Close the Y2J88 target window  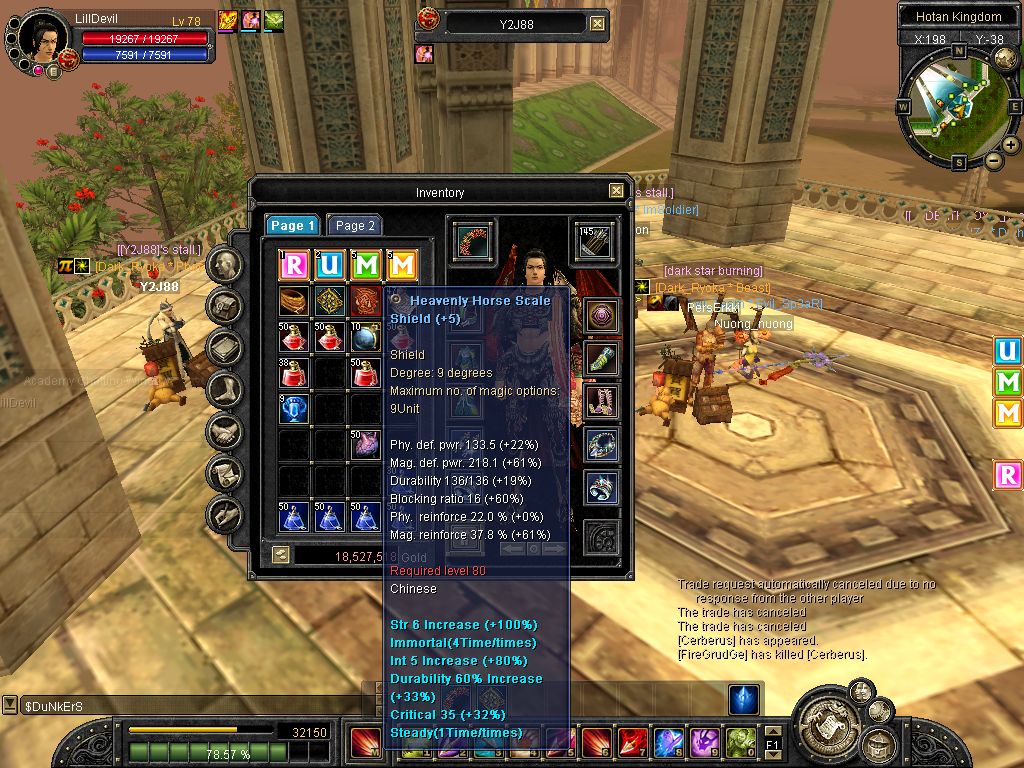[597, 23]
